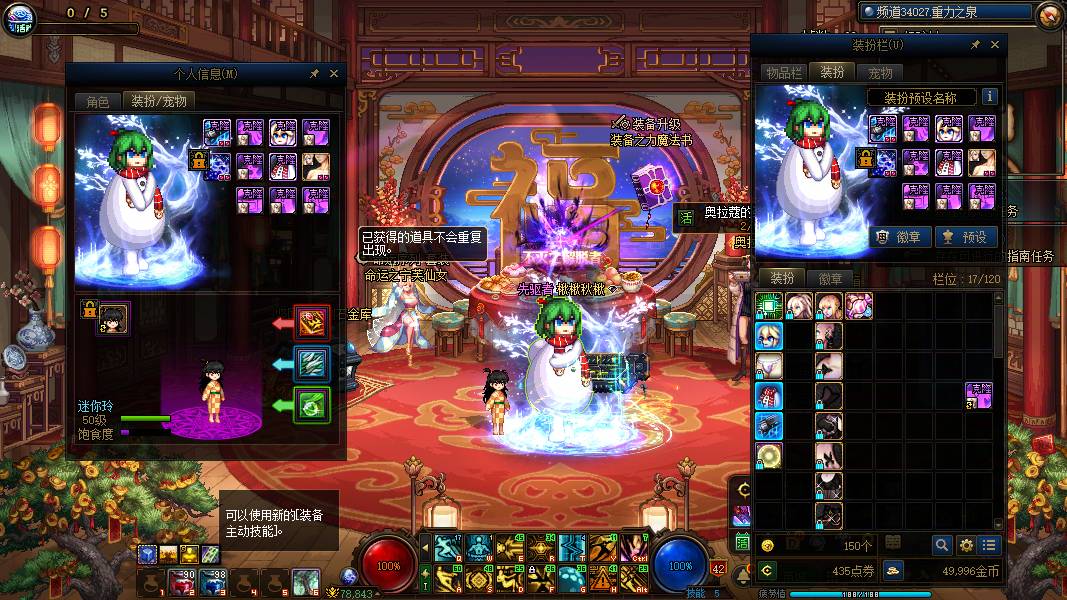Click the 频道 channel selector at top right
Image resolution: width=1067 pixels, height=600 pixels.
tap(947, 11)
